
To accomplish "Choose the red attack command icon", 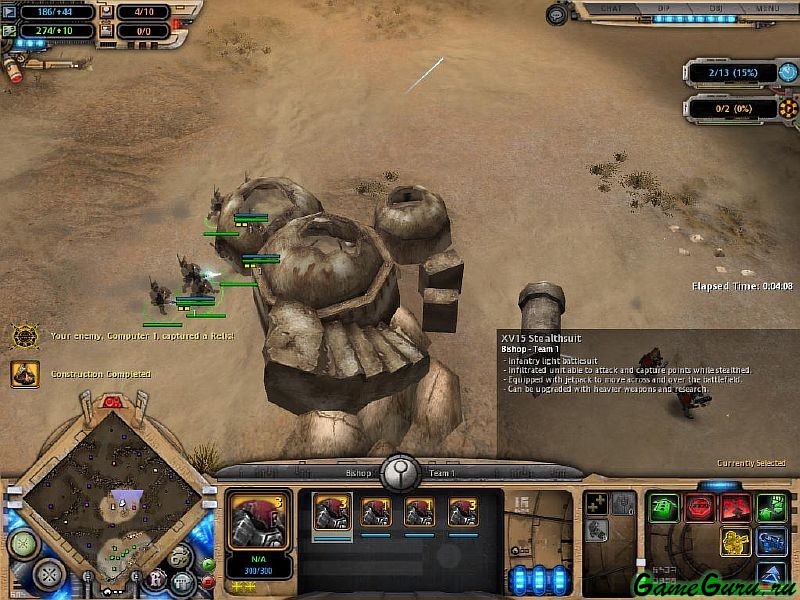I will pyautogui.click(x=736, y=508).
